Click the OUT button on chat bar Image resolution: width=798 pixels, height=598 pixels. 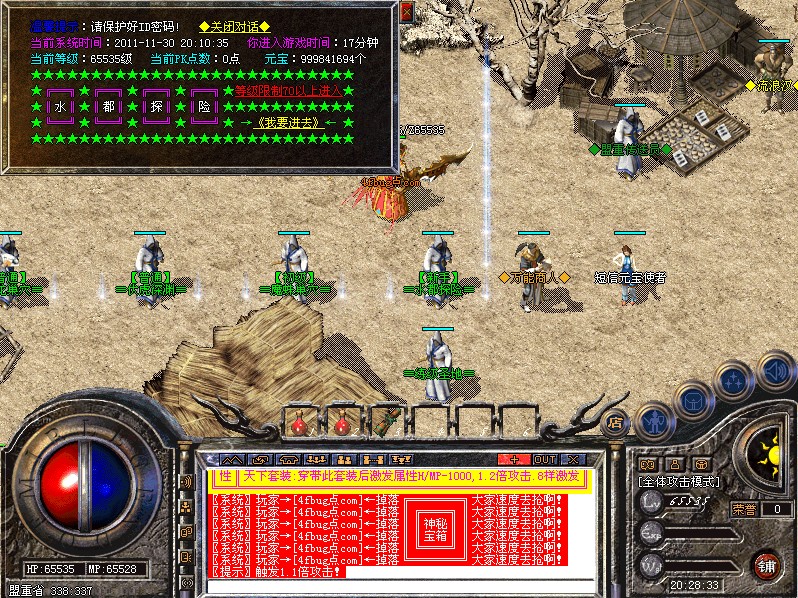click(x=545, y=460)
